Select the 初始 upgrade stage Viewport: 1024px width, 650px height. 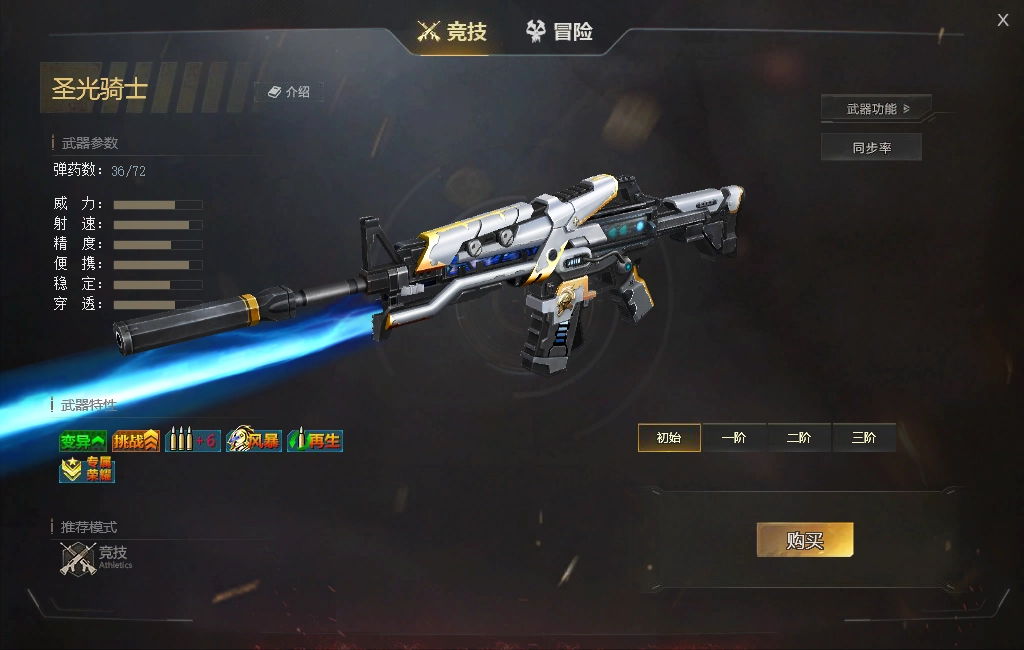669,438
